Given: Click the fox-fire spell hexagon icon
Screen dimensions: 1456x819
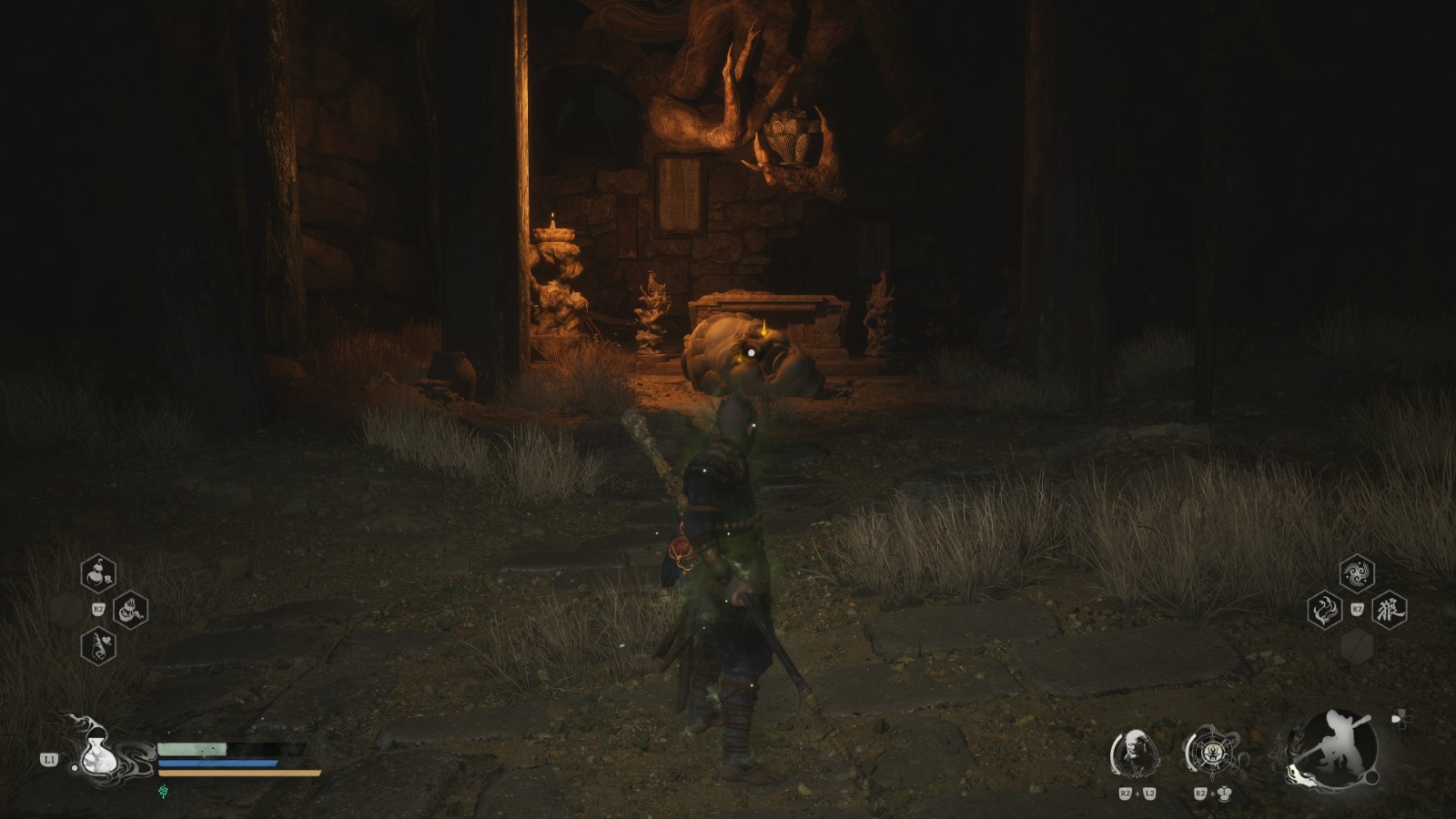Looking at the screenshot, I should (1325, 611).
